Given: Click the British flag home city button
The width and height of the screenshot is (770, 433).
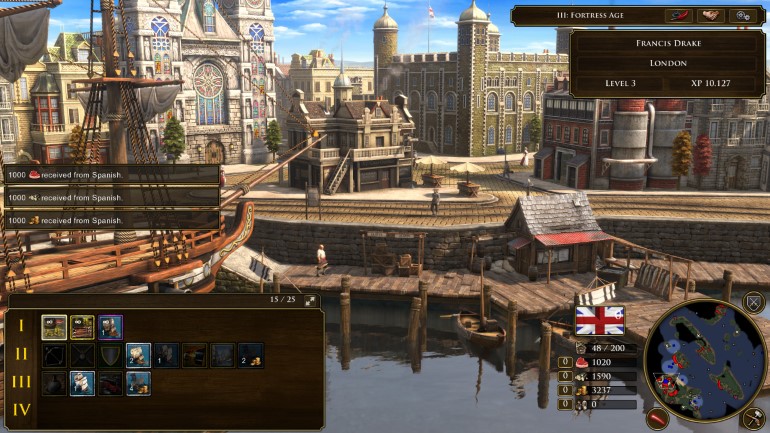Looking at the screenshot, I should coord(600,320).
